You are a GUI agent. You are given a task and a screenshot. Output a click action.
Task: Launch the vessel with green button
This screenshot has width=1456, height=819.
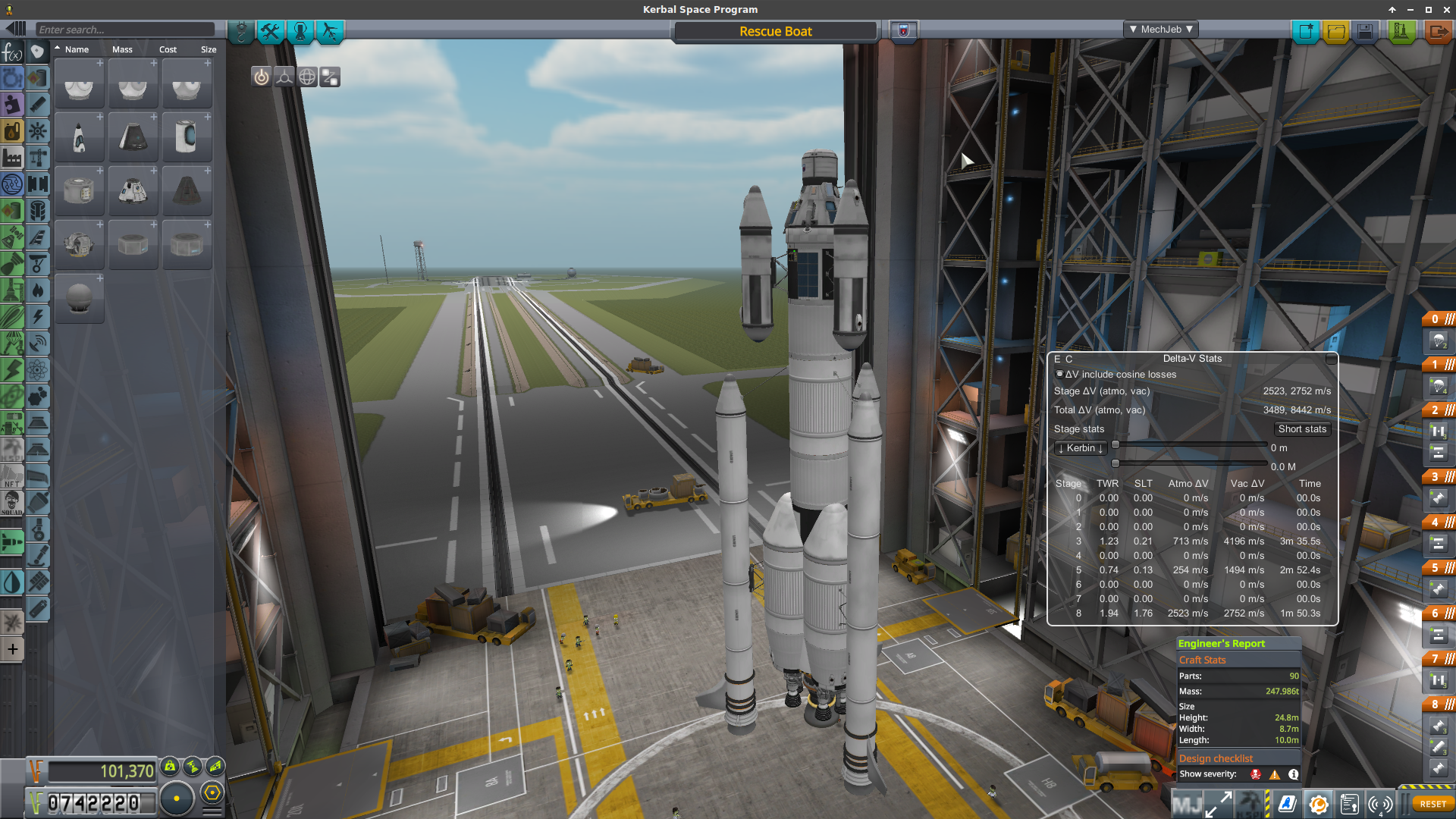point(1401,31)
